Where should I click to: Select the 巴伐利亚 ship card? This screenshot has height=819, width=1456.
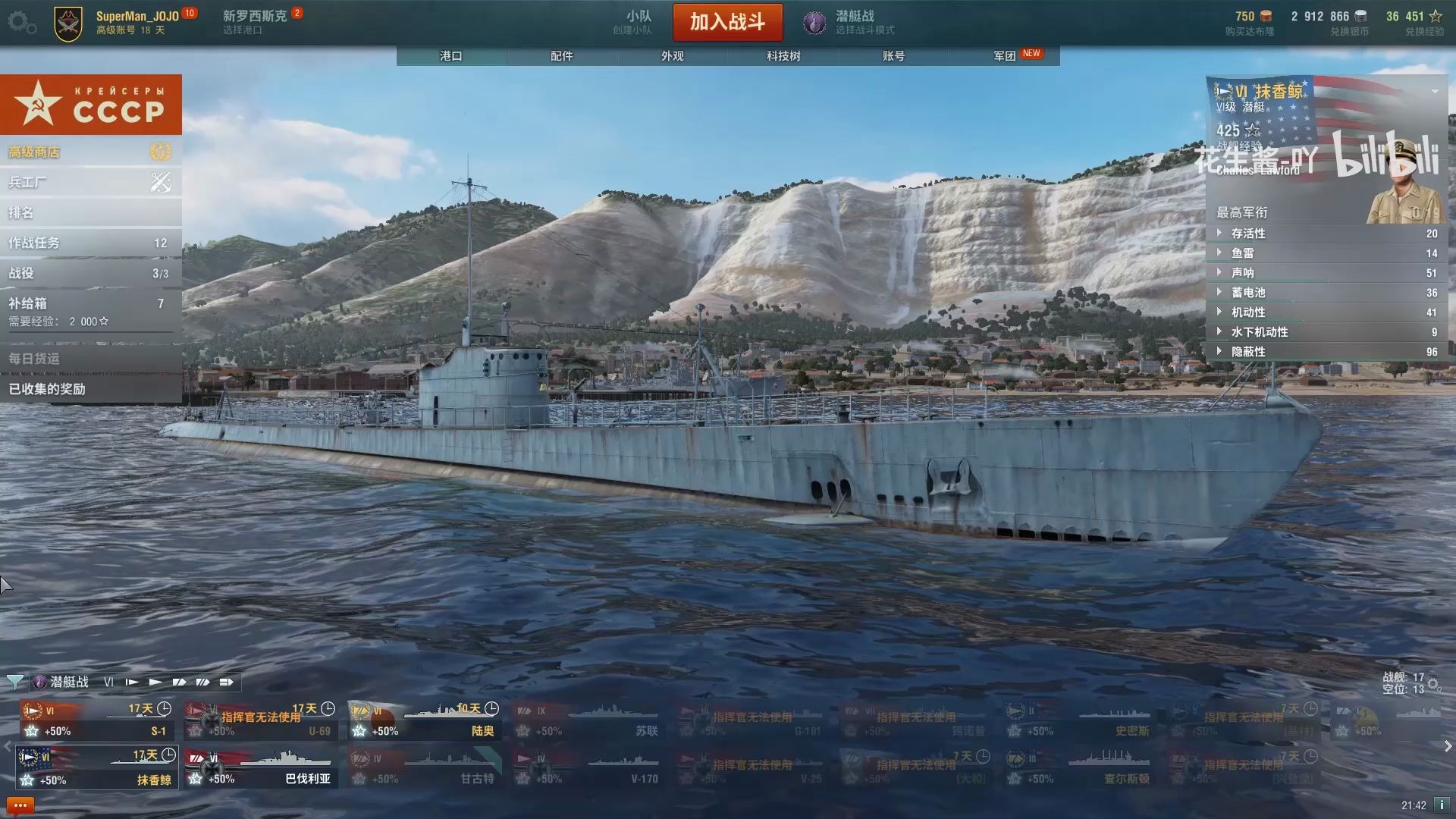pyautogui.click(x=262, y=768)
